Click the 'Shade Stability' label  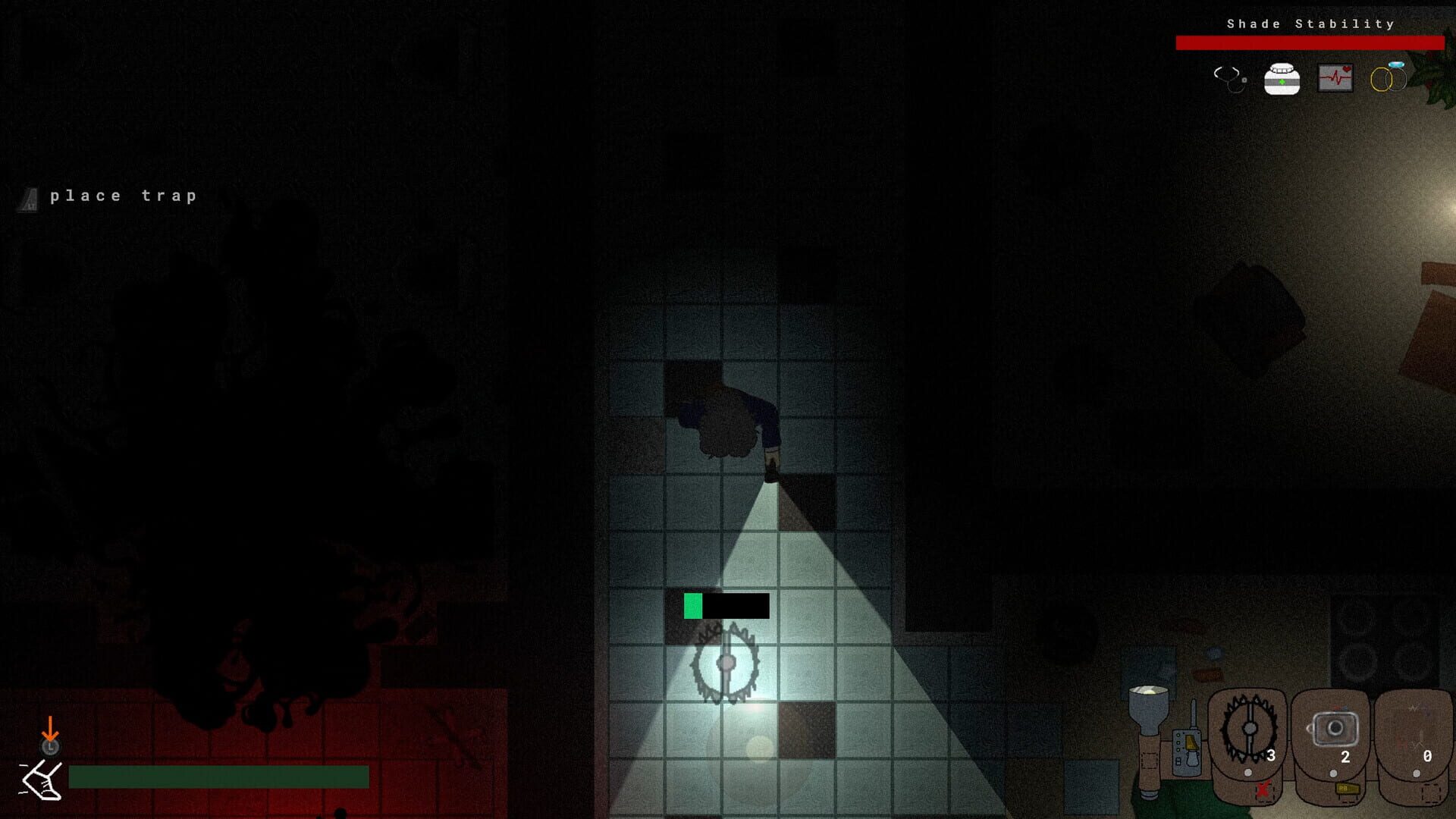coord(1310,24)
